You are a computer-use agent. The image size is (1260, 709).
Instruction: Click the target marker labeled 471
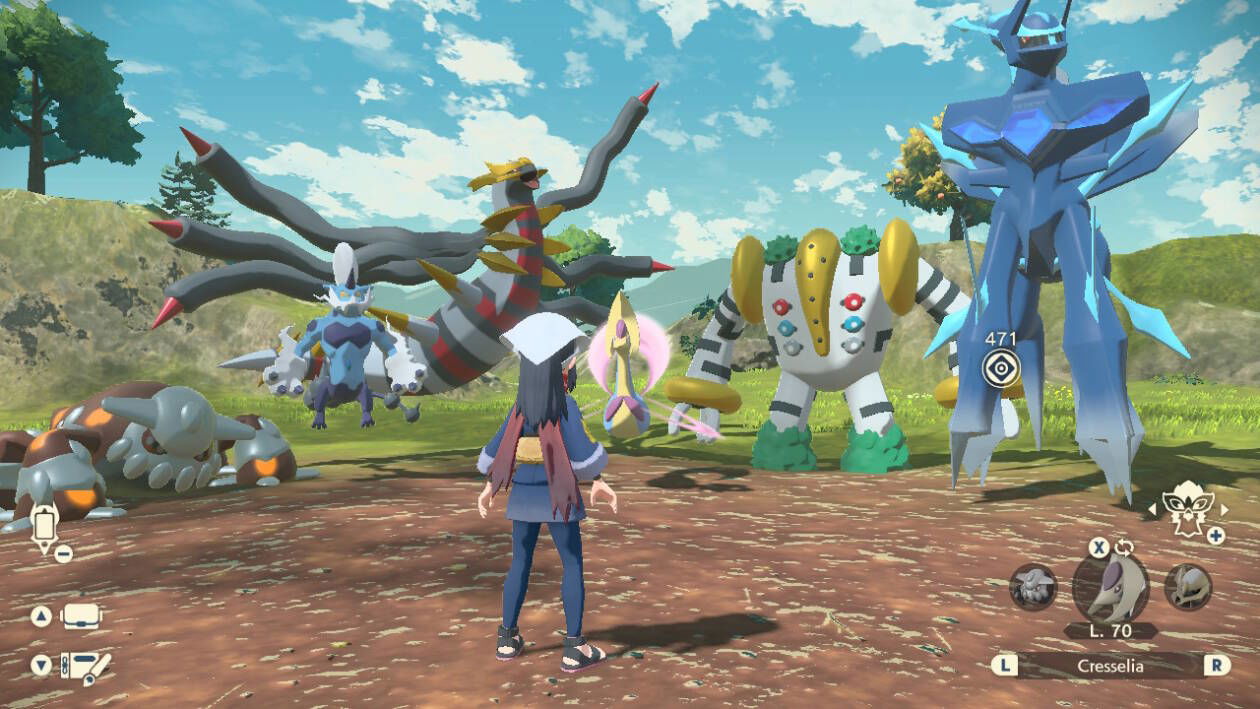[999, 368]
